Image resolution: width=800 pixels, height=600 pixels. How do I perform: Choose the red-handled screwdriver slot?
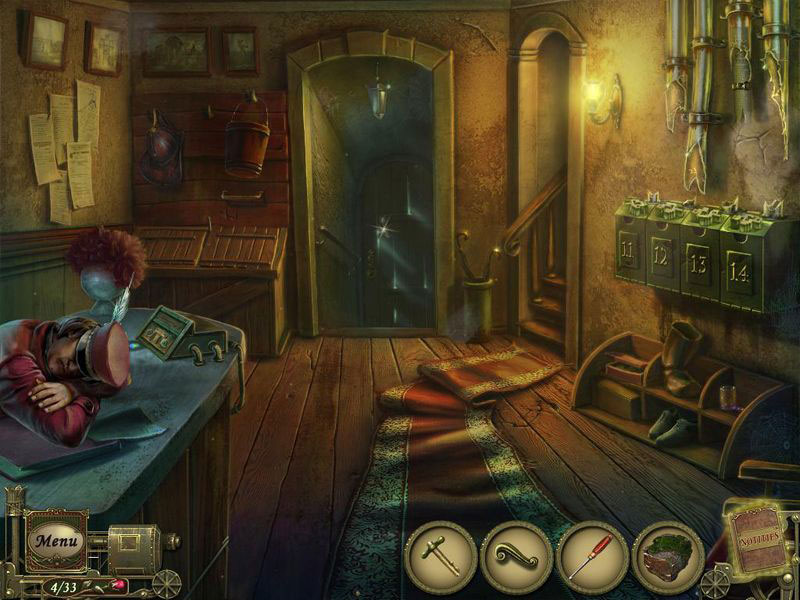tap(592, 556)
